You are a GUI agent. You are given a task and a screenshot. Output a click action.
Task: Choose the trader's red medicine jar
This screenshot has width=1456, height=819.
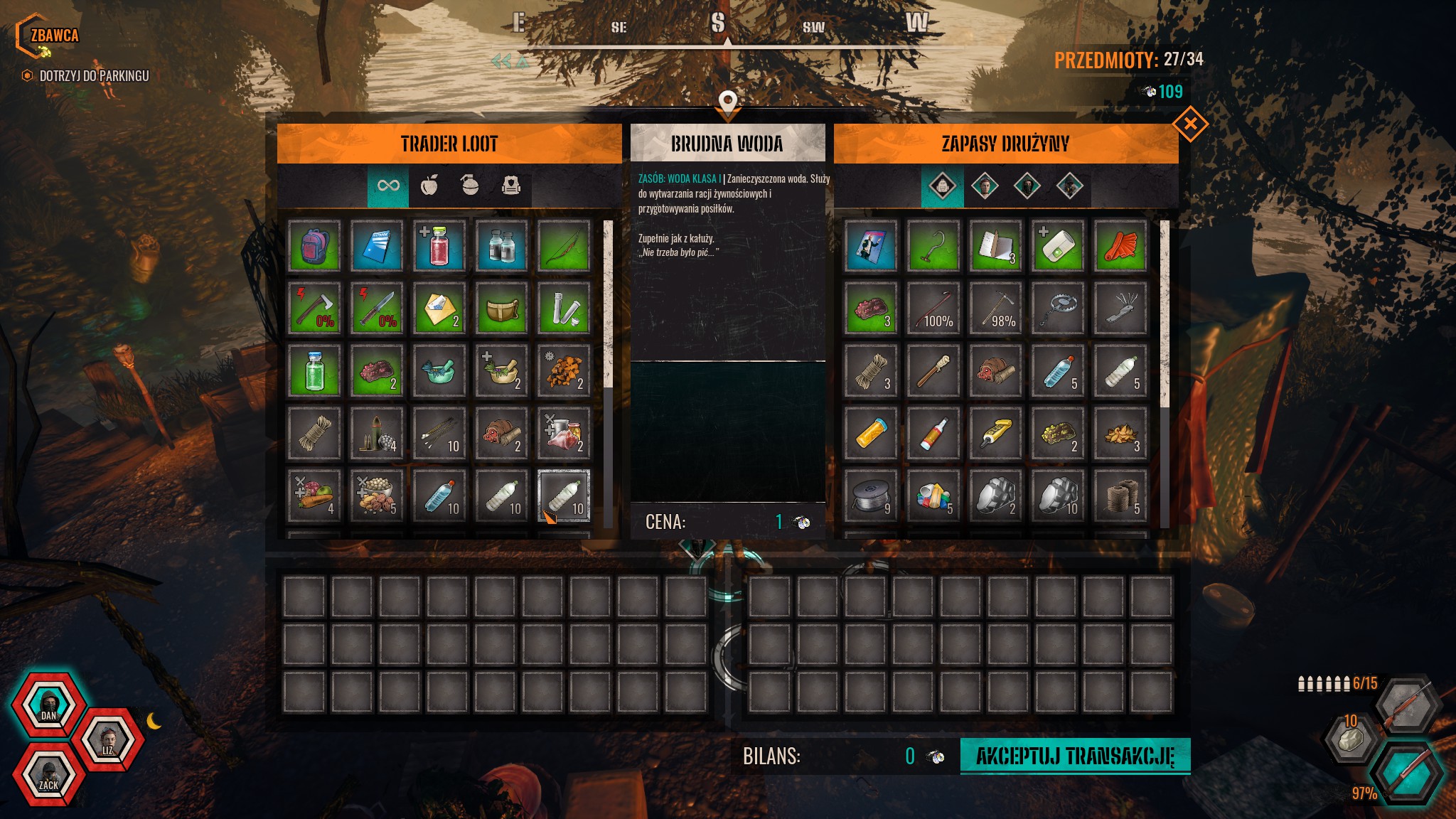click(x=439, y=246)
